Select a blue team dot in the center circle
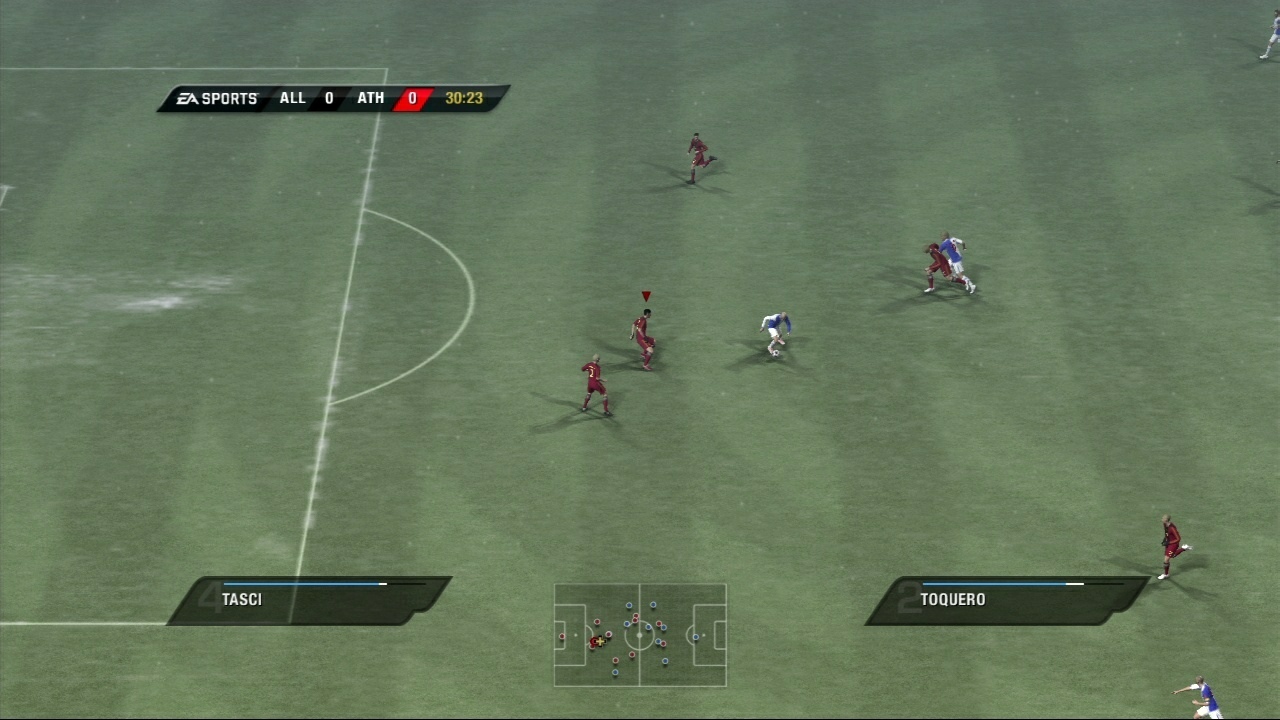Viewport: 1280px width, 720px height. tap(649, 627)
